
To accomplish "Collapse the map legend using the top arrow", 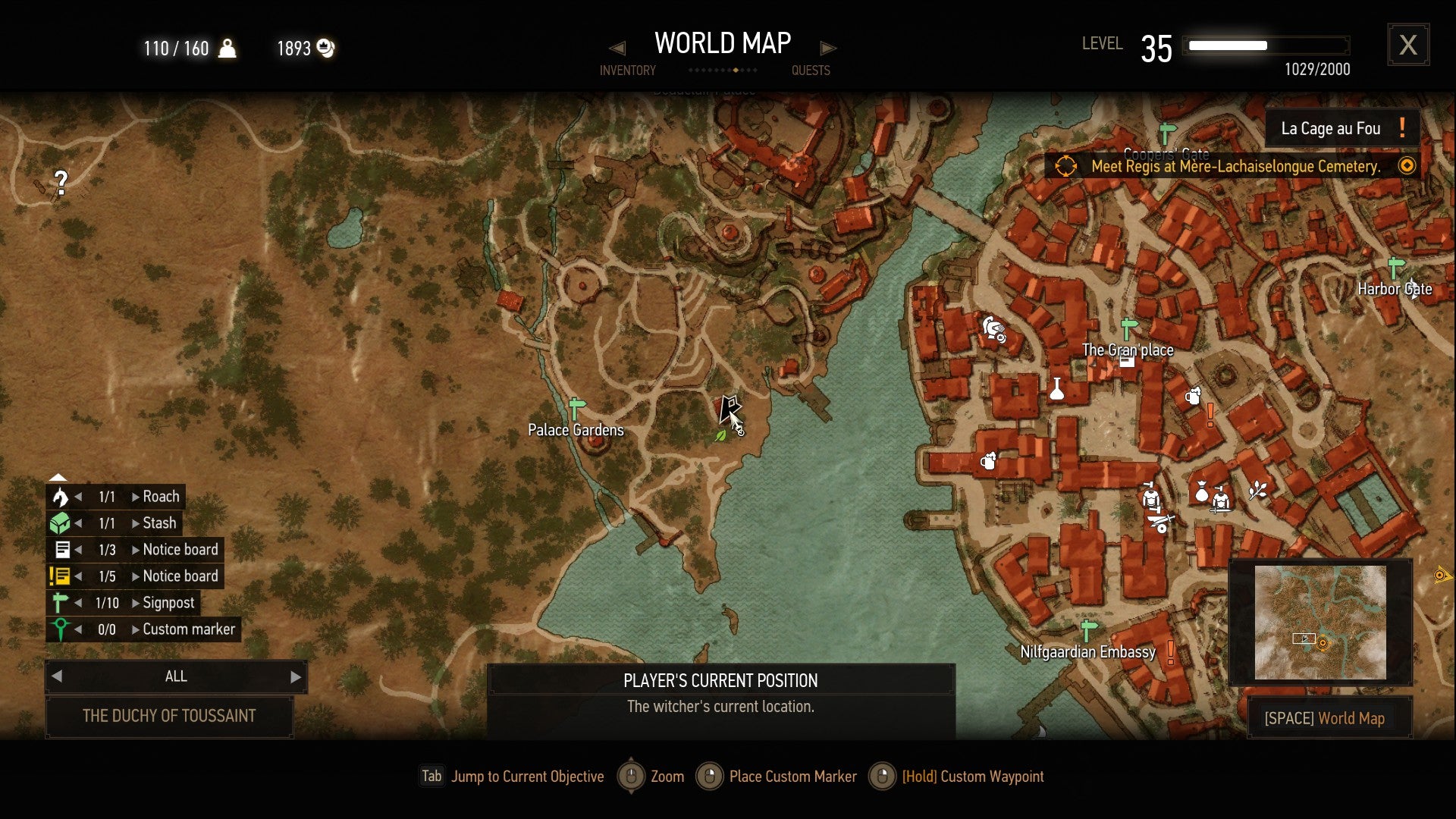I will click(x=57, y=478).
